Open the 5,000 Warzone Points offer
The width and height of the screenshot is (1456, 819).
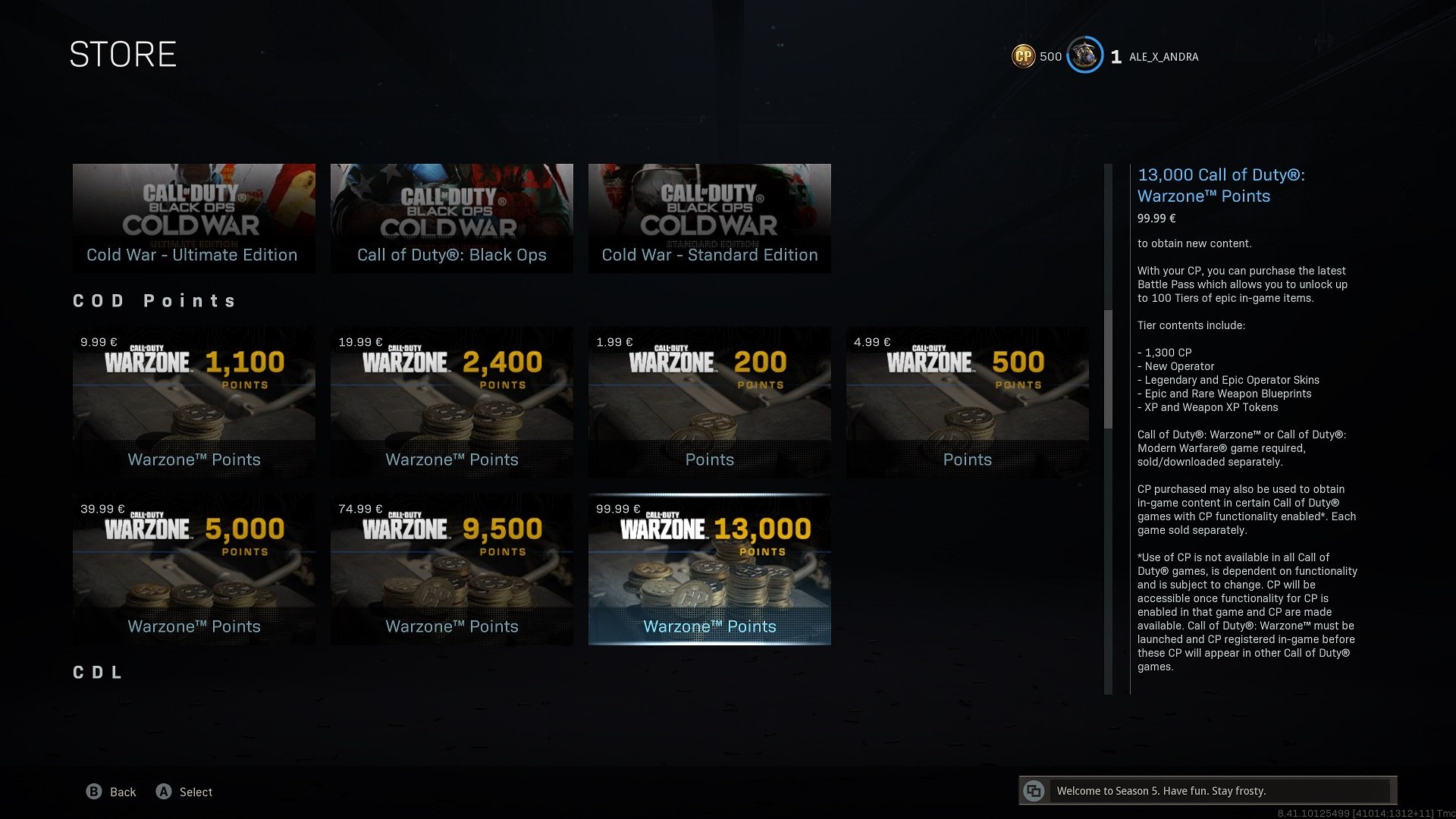[193, 569]
